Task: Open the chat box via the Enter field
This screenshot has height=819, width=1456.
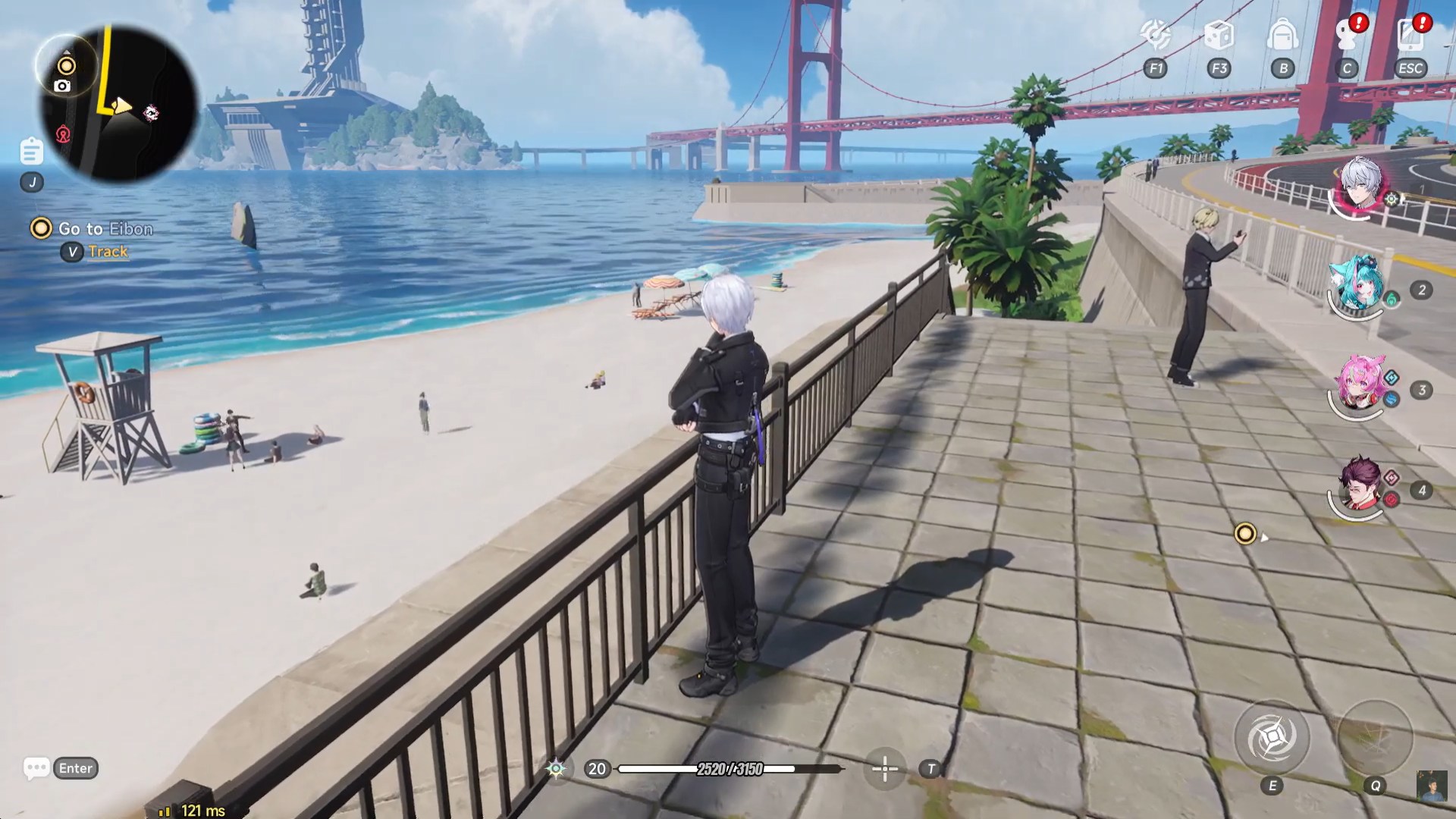Action: (x=60, y=768)
